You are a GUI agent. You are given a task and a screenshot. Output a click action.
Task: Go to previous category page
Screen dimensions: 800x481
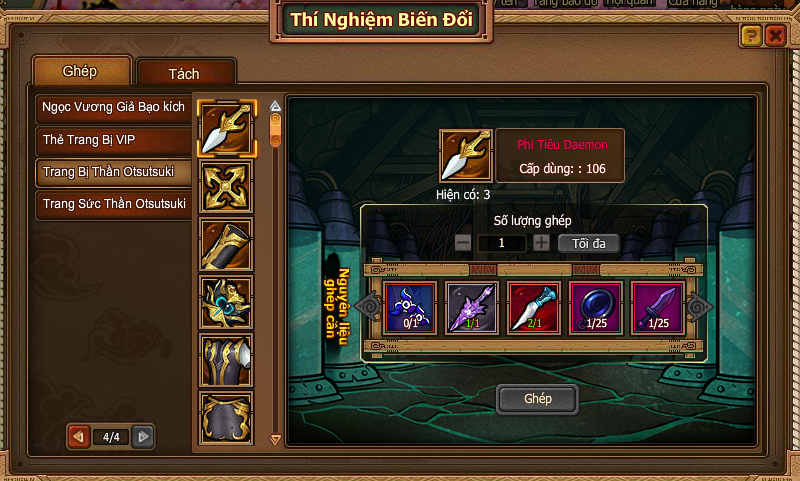(76, 437)
